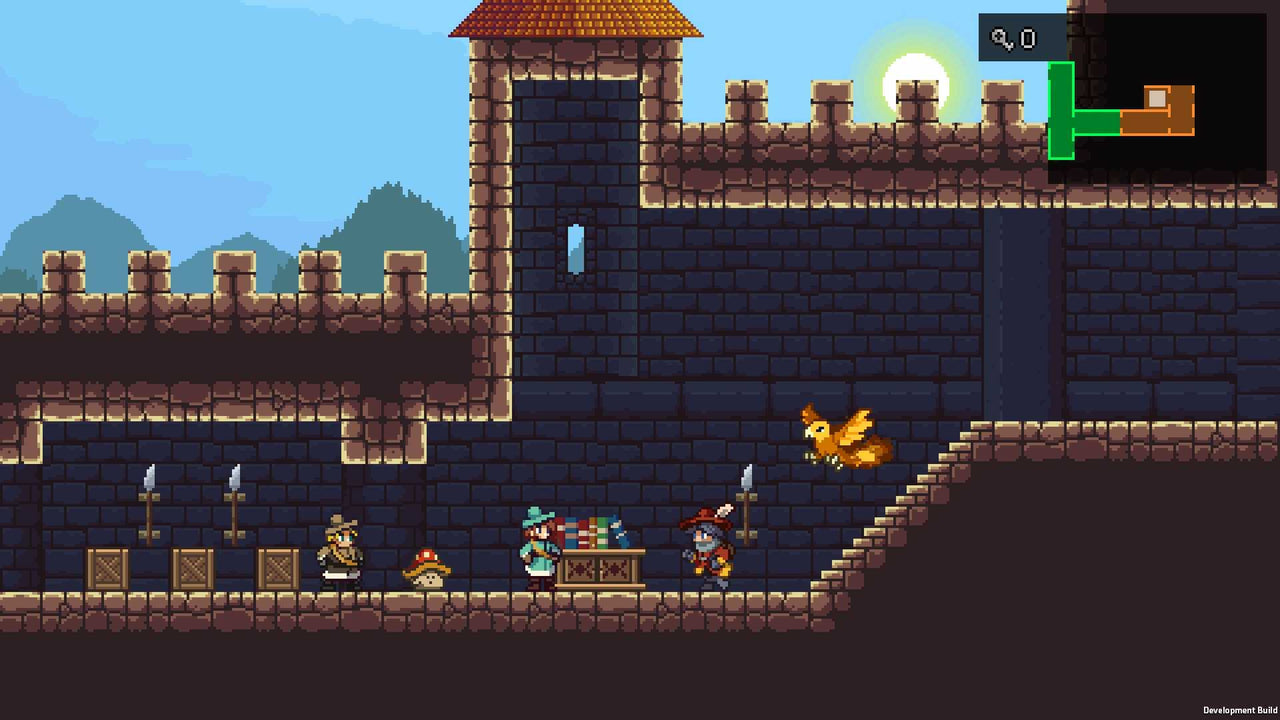Viewport: 1280px width, 720px height.
Task: Click the golden phoenix flying near the ledge
Action: pos(840,437)
